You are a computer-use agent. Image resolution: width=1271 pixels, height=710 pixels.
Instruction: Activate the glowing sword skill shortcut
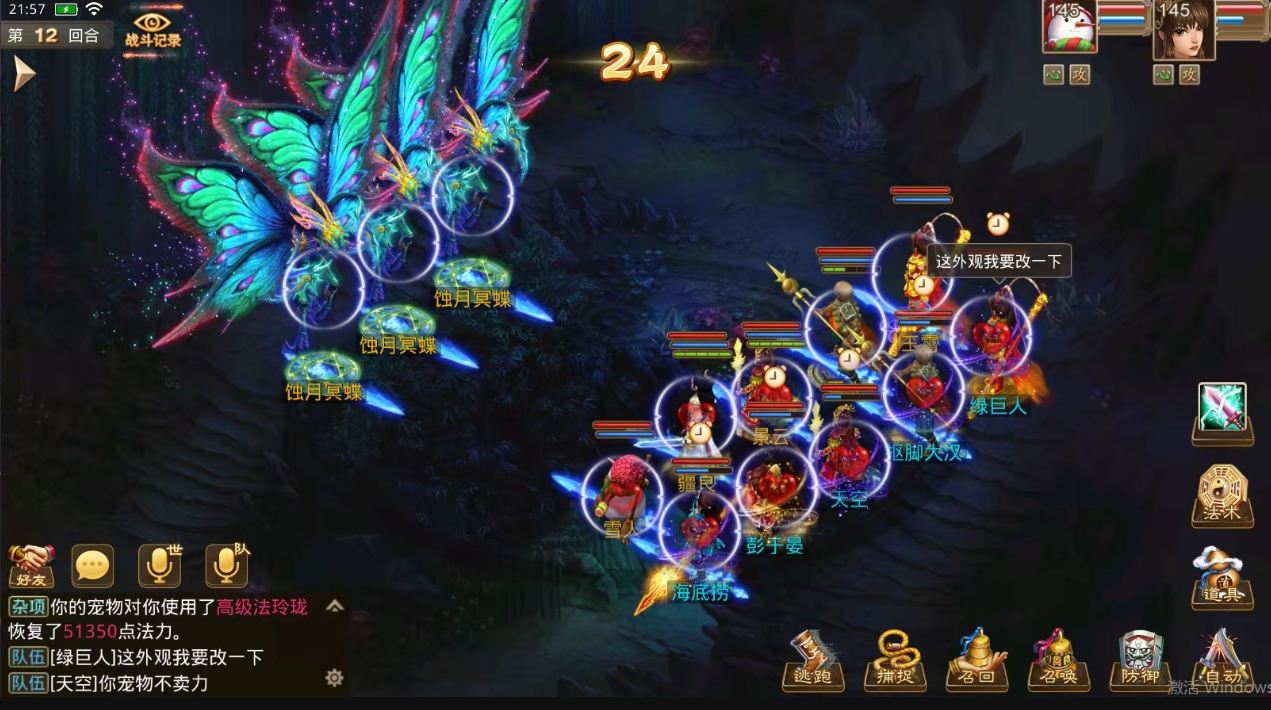click(1222, 410)
